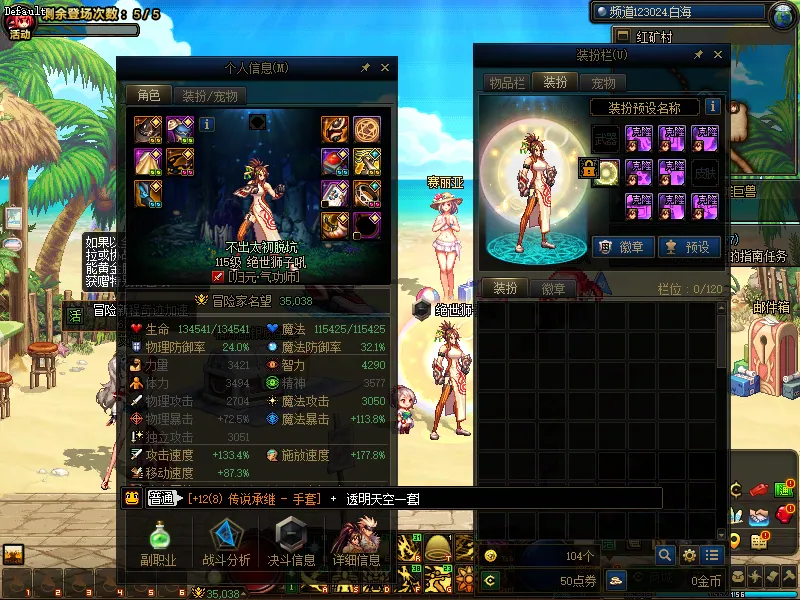The image size is (800, 600).
Task: Select the locked aura avatar slot
Action: [x=606, y=172]
